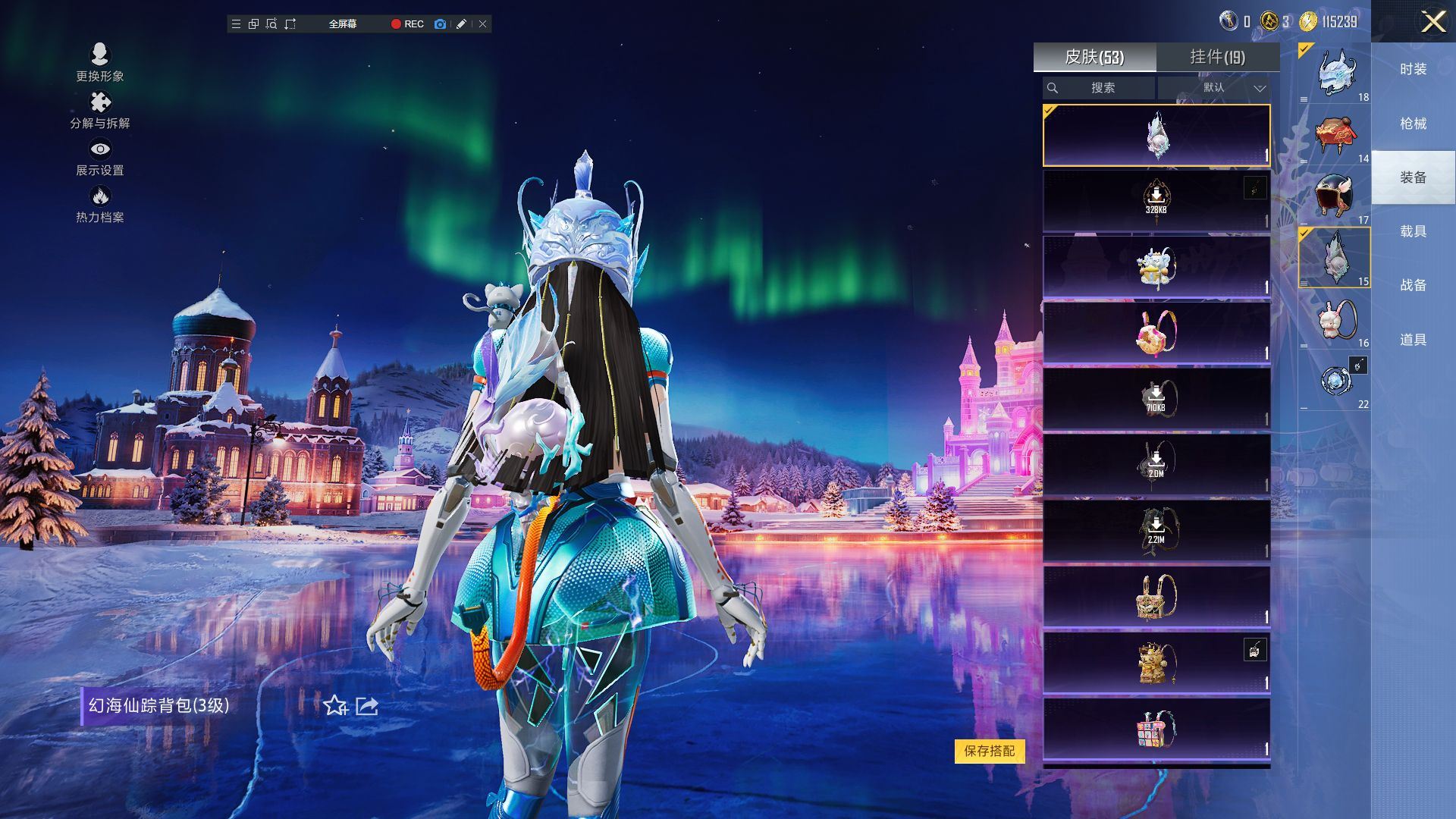Screen dimensions: 1456x819
Task: Select the 皮肤(53) tab
Action: tap(1094, 57)
